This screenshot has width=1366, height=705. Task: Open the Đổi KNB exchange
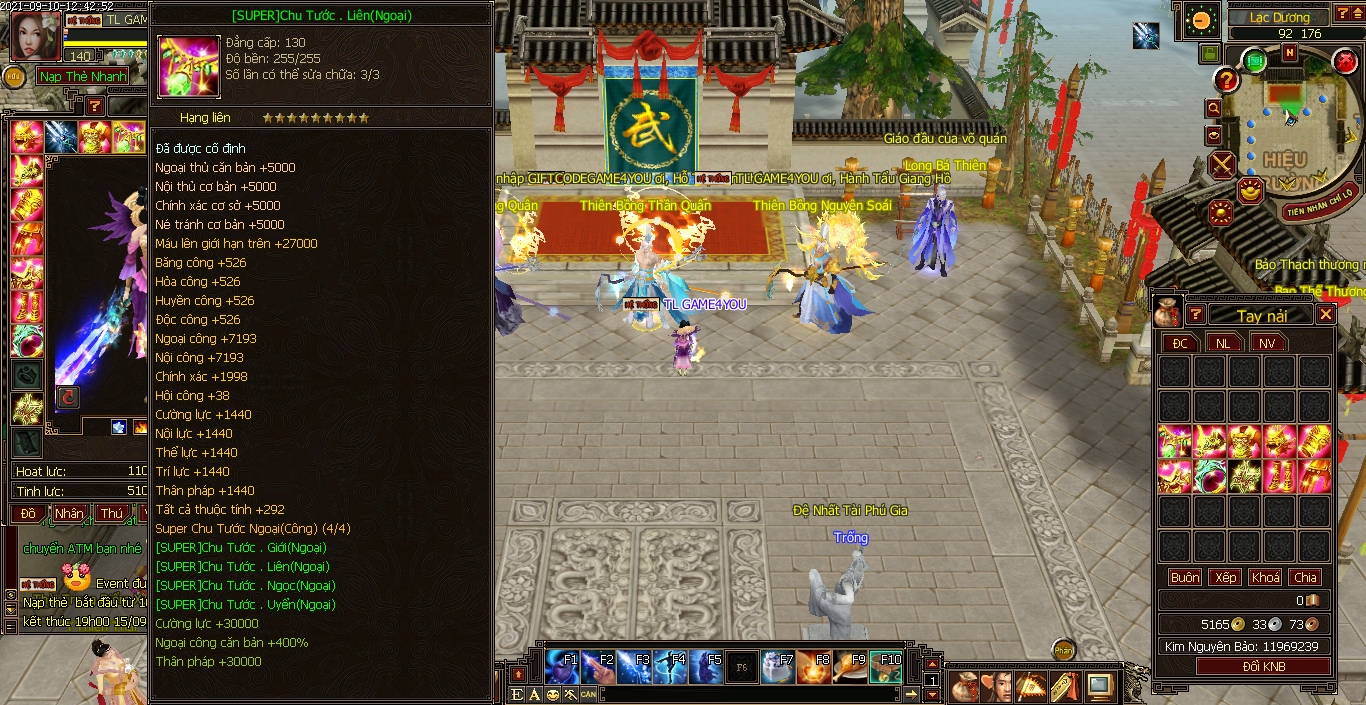click(1264, 666)
